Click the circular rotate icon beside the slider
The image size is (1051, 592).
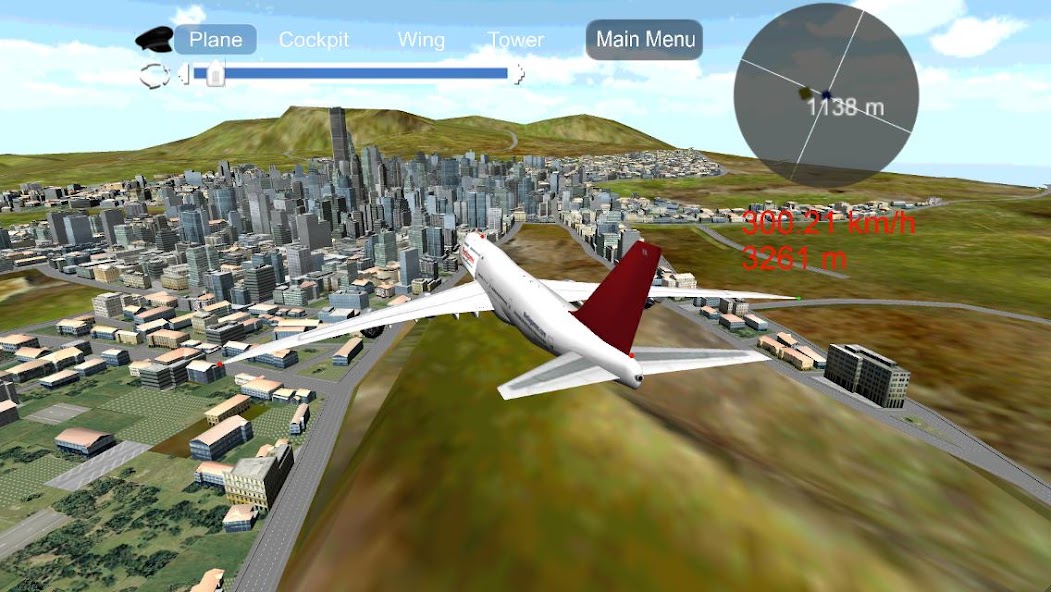[x=156, y=73]
